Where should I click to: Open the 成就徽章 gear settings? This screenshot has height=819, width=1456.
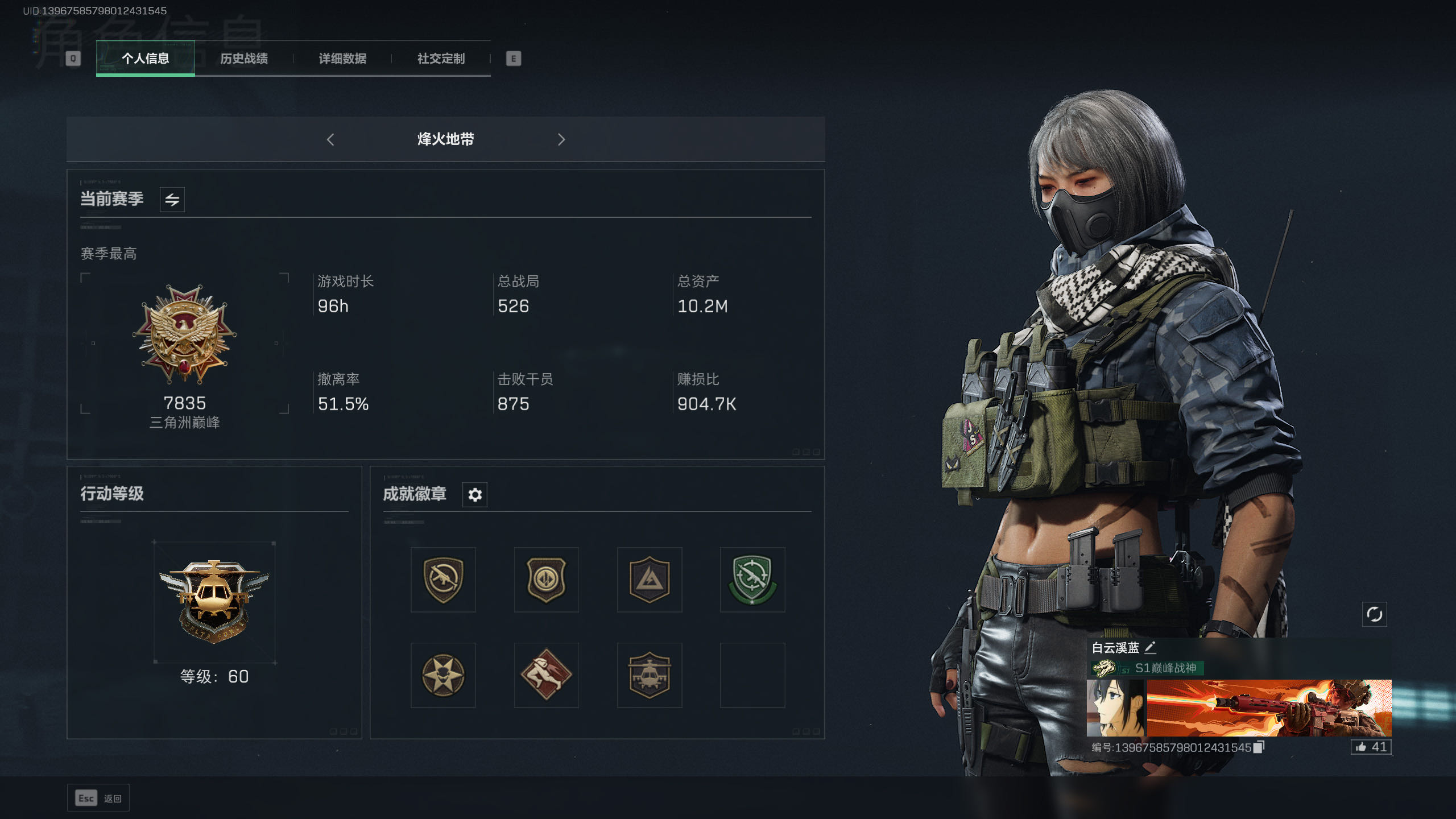[x=475, y=495]
